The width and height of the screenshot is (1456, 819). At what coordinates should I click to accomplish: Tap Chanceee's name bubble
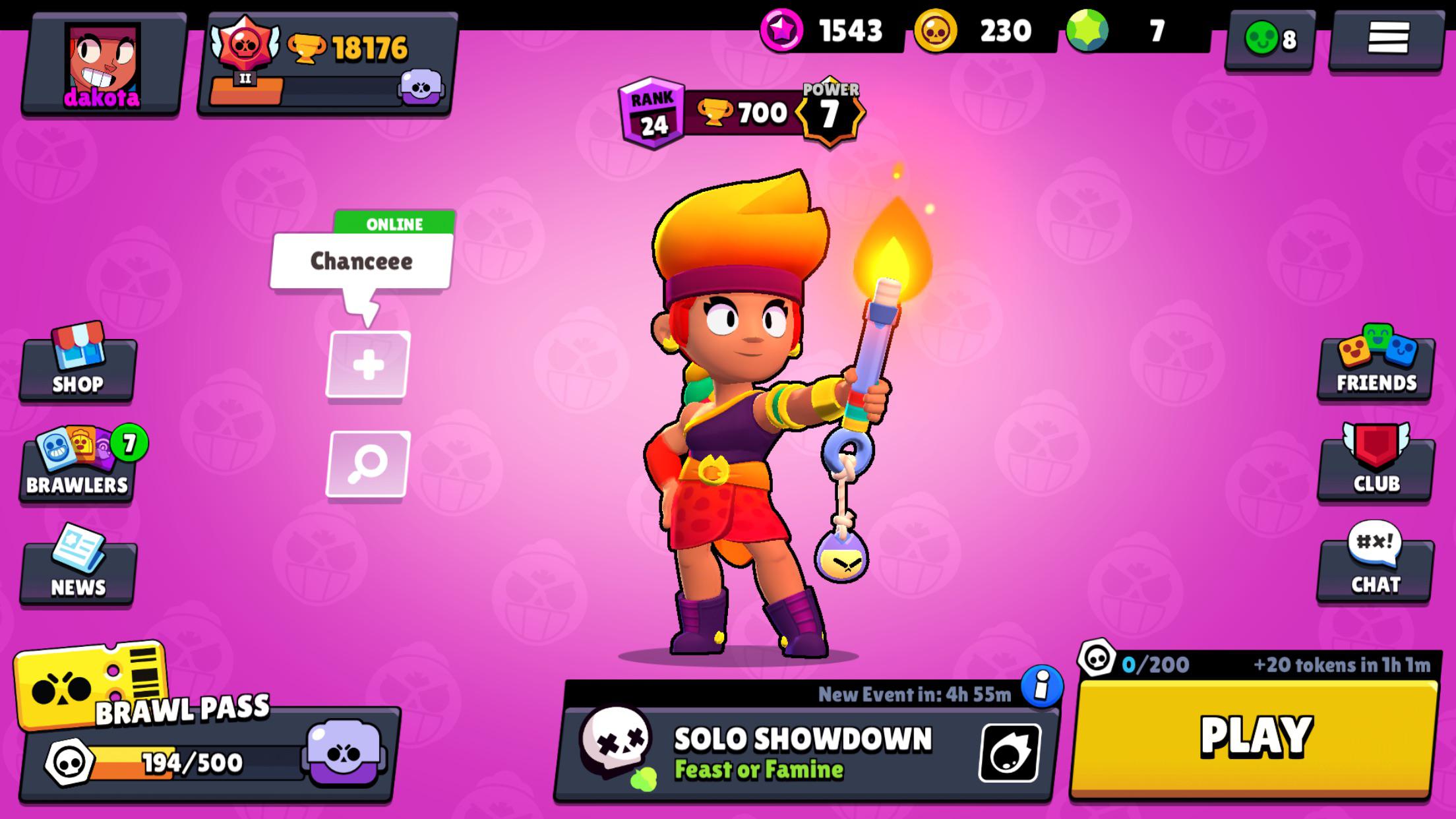click(361, 261)
